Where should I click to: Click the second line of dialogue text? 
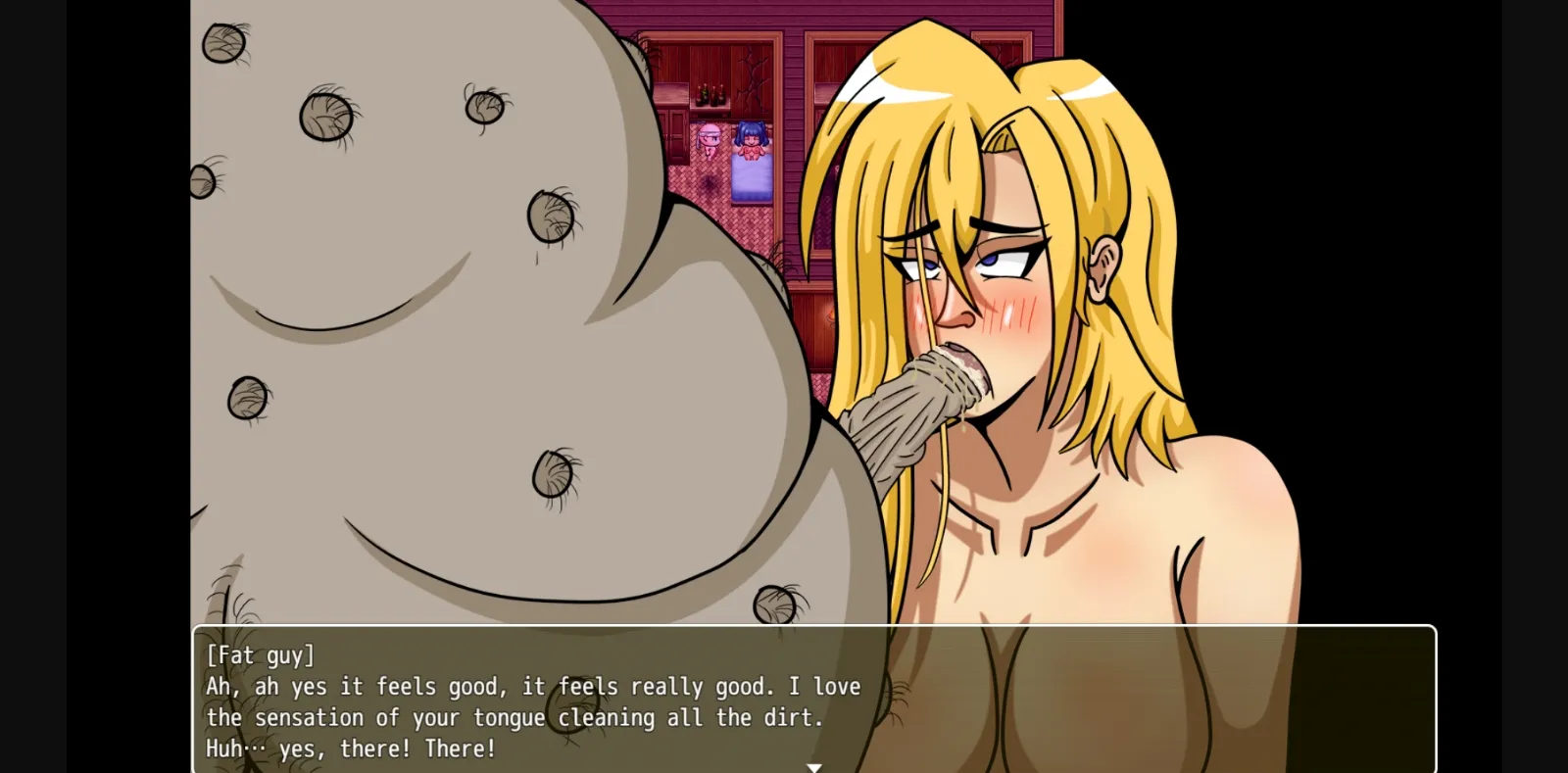pyautogui.click(x=529, y=687)
